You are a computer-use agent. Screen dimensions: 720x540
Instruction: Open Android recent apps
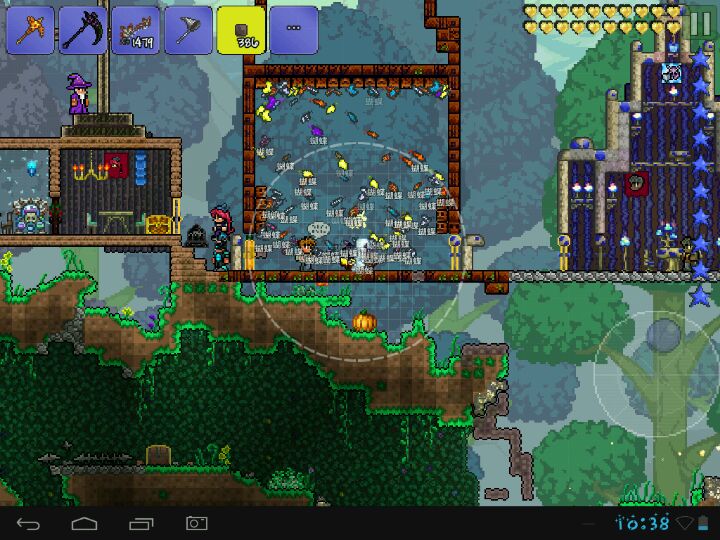(x=140, y=523)
